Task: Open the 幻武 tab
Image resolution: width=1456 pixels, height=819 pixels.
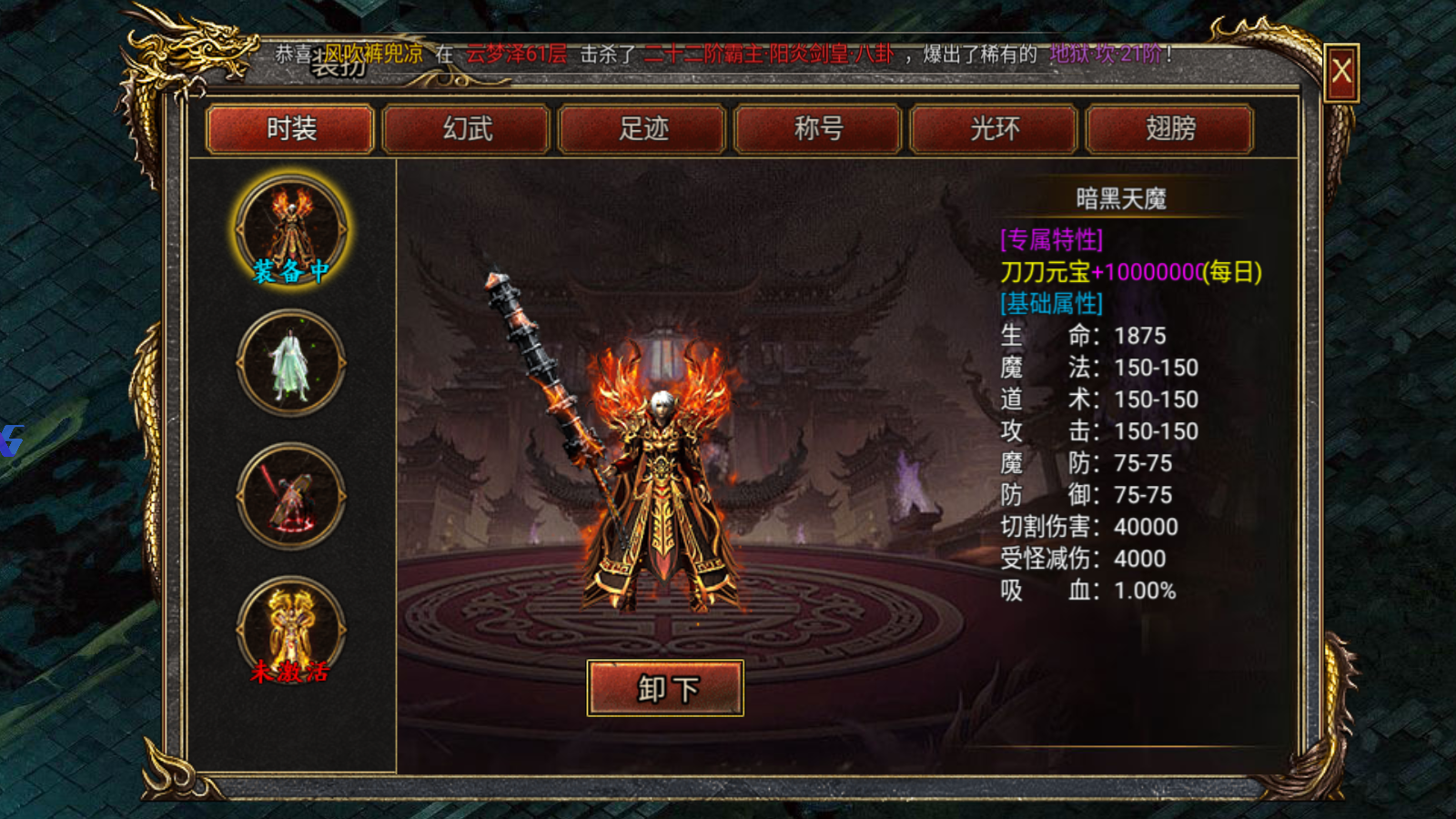Action: (x=467, y=129)
